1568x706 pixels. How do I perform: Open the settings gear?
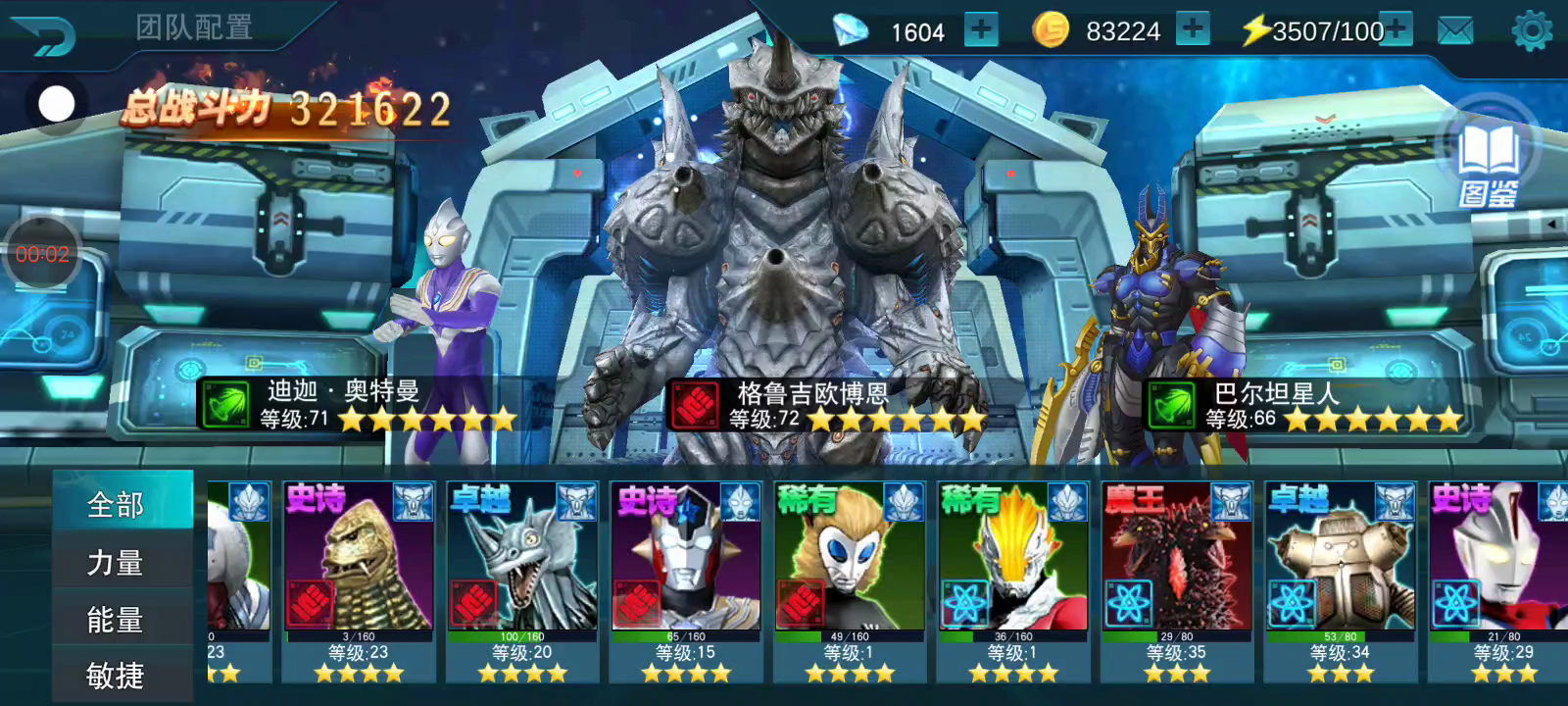coord(1532,31)
